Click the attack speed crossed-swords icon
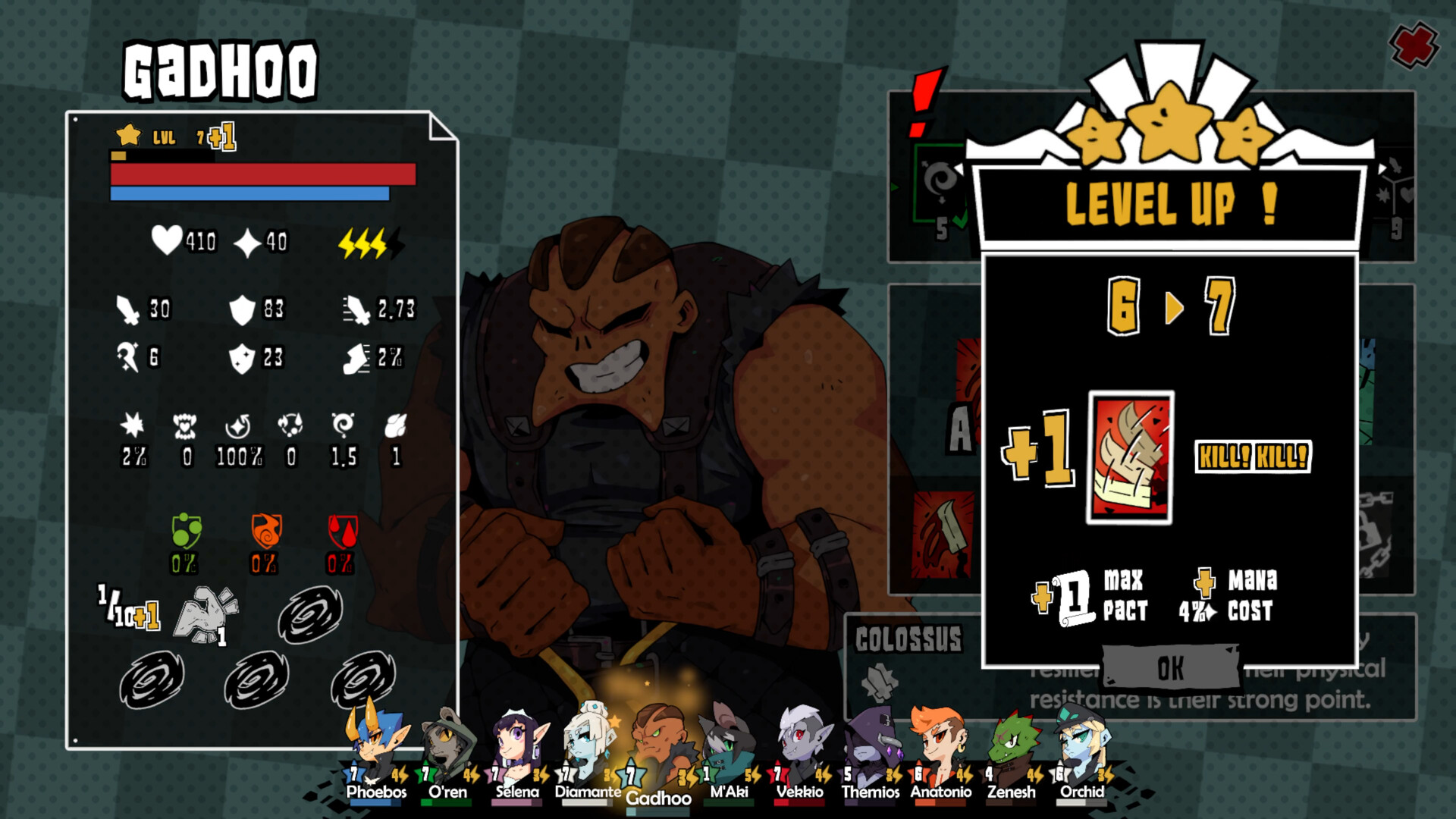This screenshot has width=1456, height=819. pos(356,308)
